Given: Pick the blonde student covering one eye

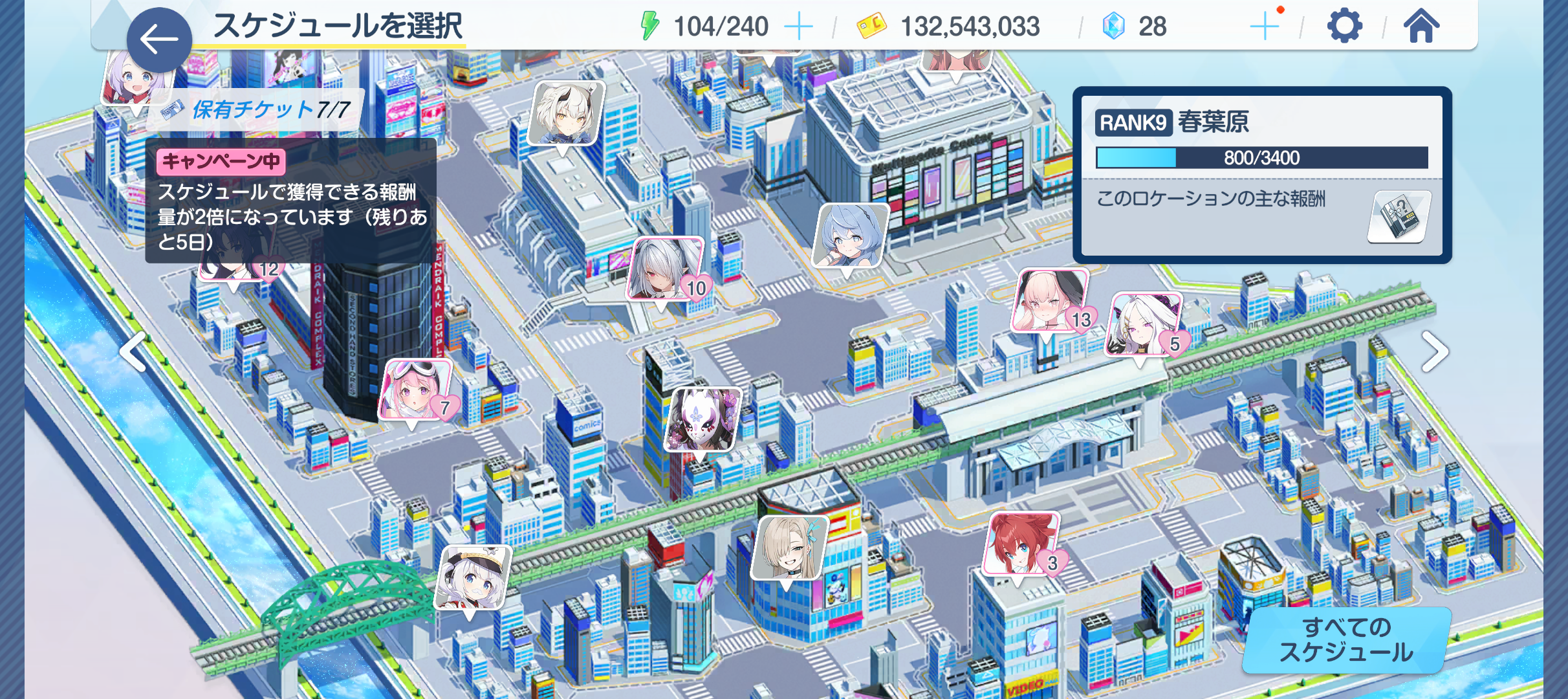Looking at the screenshot, I should (x=789, y=548).
